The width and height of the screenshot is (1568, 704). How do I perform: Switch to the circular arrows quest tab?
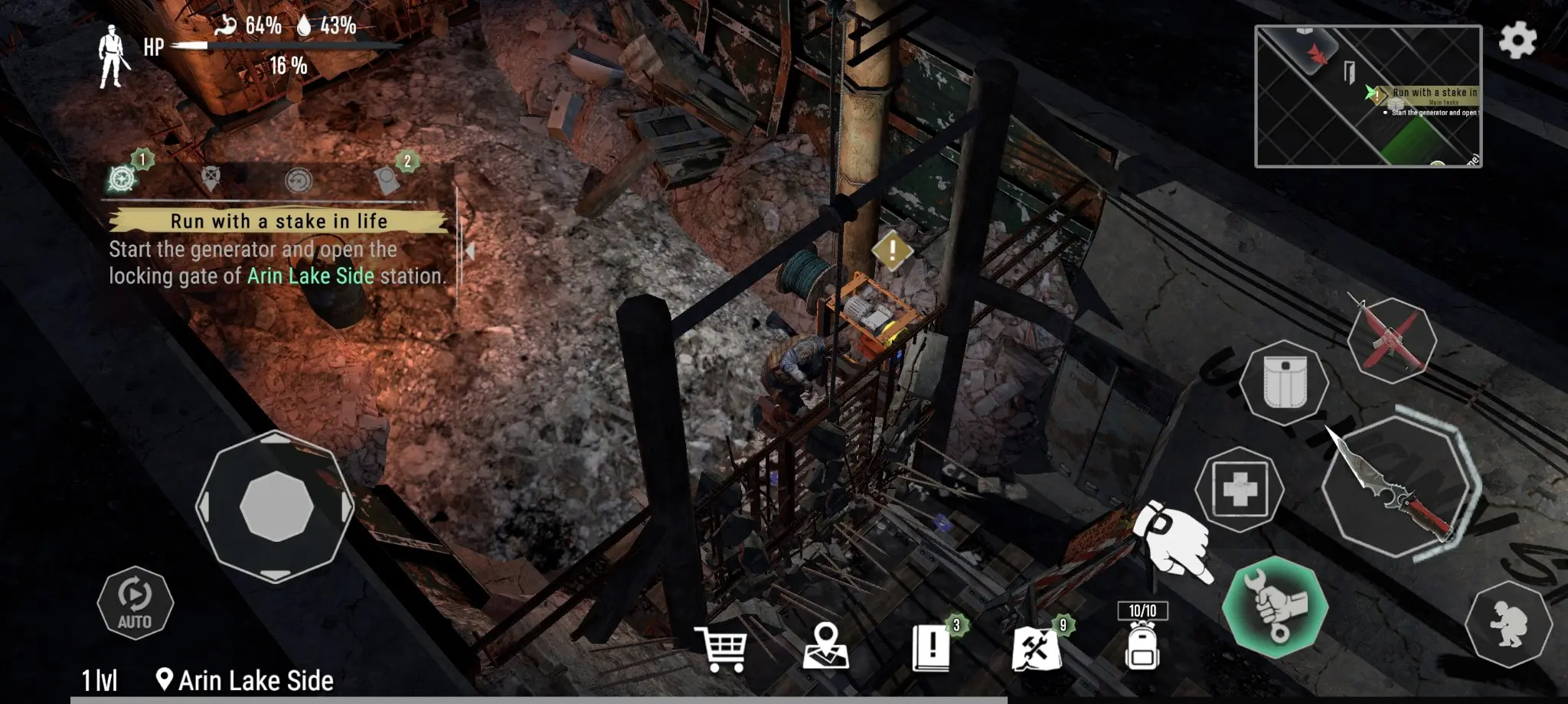click(298, 181)
